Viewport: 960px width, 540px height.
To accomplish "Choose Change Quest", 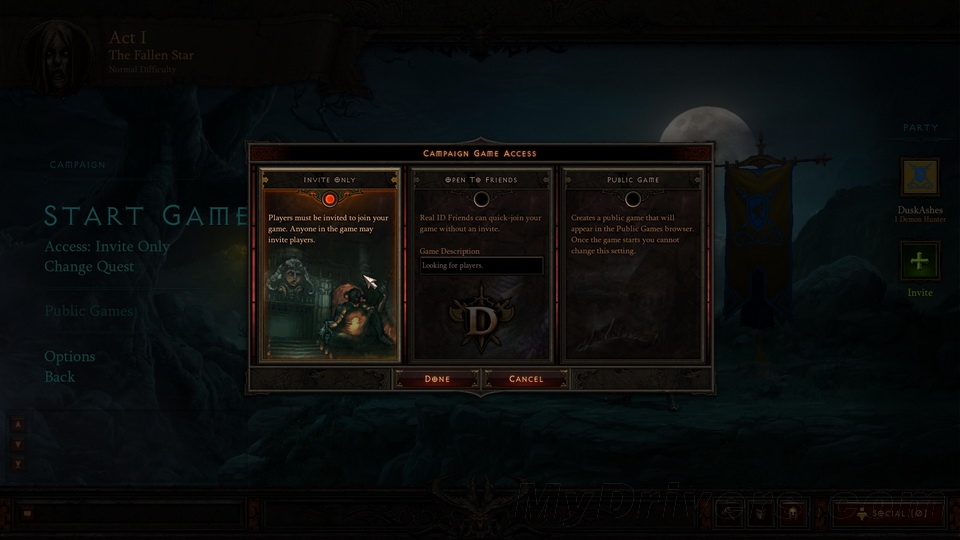I will click(89, 266).
